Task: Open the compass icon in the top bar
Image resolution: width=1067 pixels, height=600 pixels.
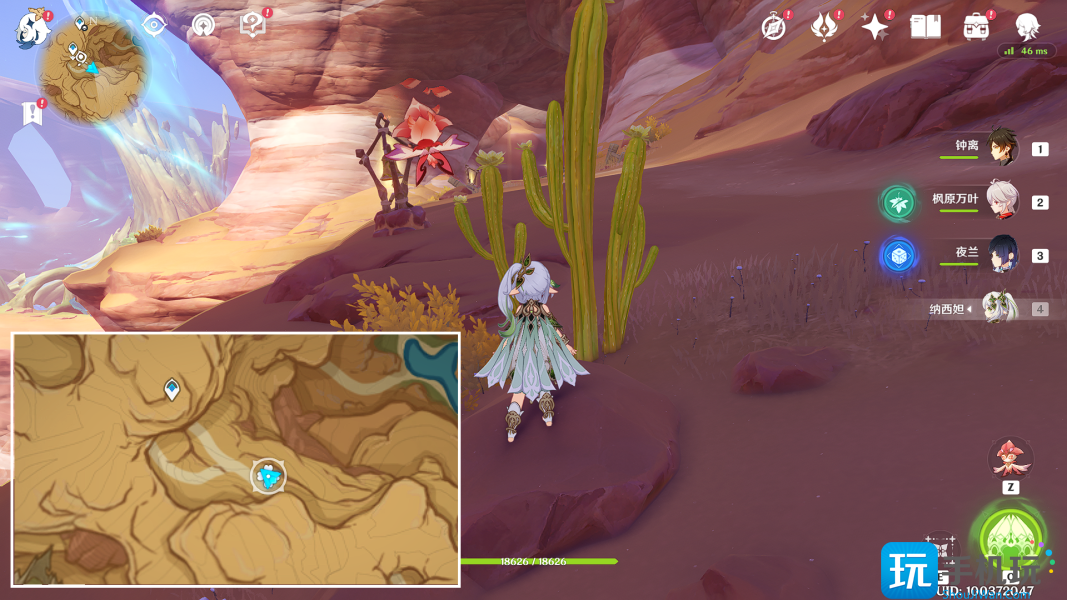Action: point(773,27)
